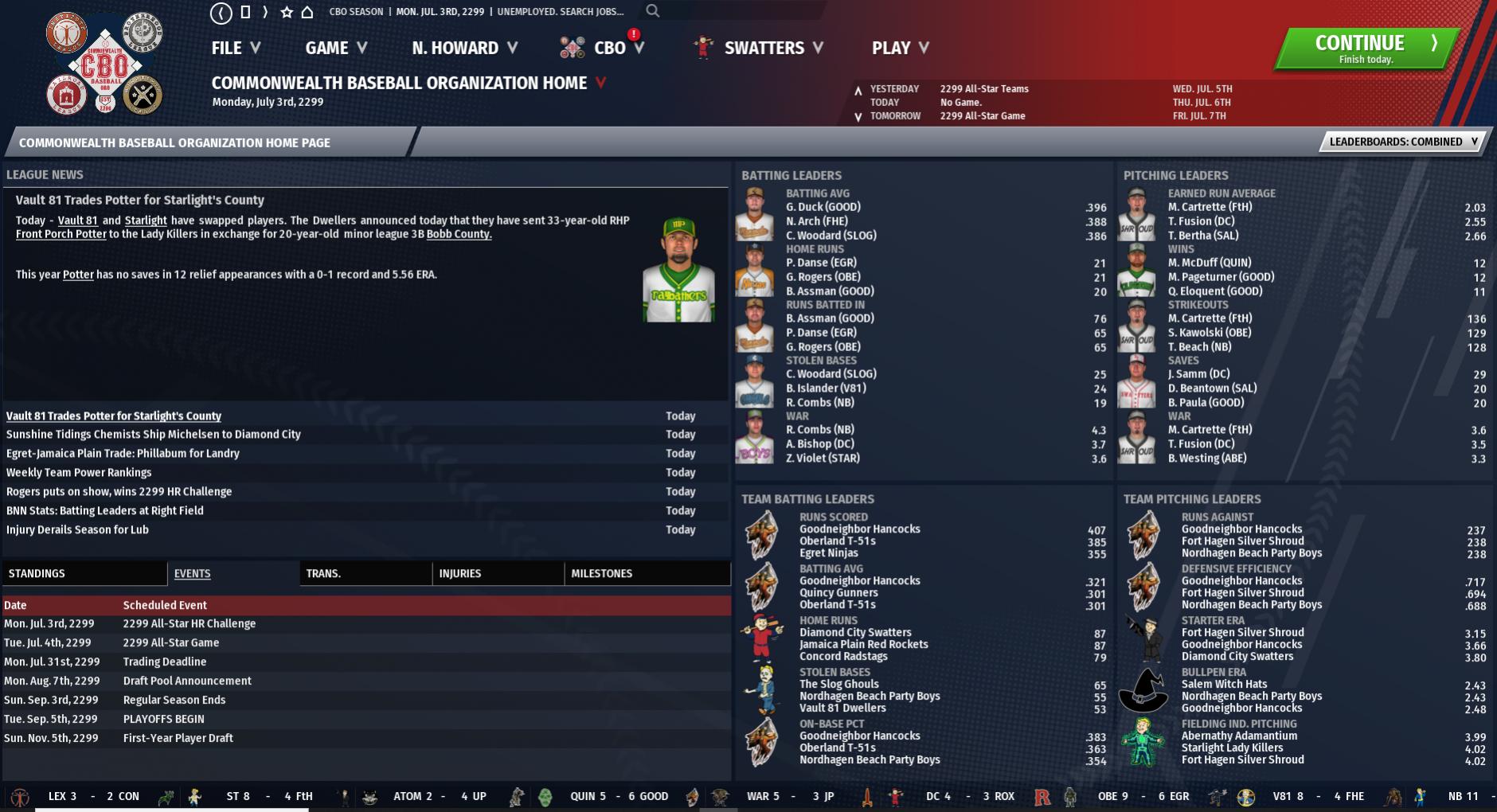Switch to the Trans. tab
The image size is (1497, 812).
pyautogui.click(x=365, y=573)
